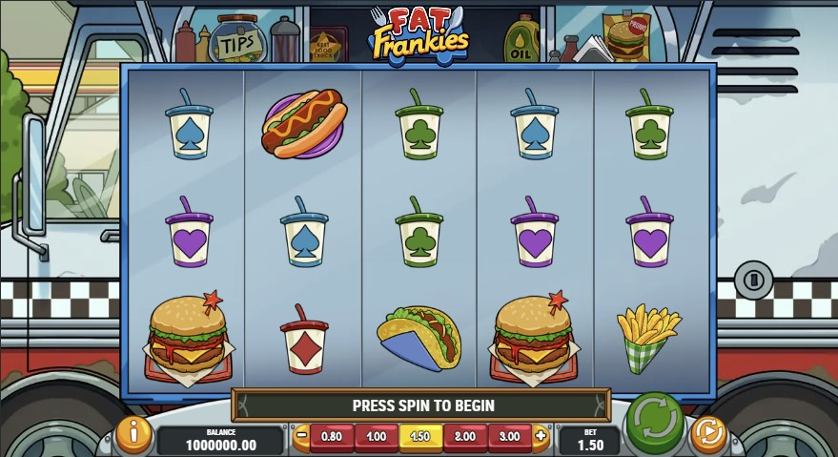Image resolution: width=838 pixels, height=457 pixels.
Task: Choose the 1.00 bet amount
Action: click(376, 436)
